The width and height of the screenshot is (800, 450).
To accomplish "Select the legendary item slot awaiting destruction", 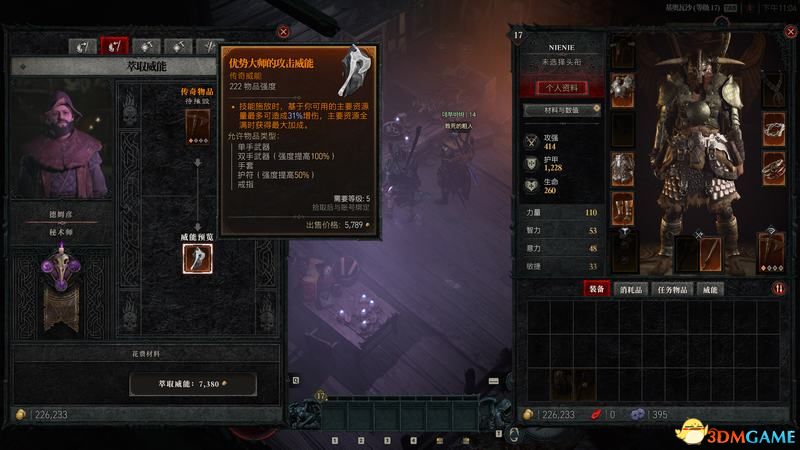I will 197,123.
